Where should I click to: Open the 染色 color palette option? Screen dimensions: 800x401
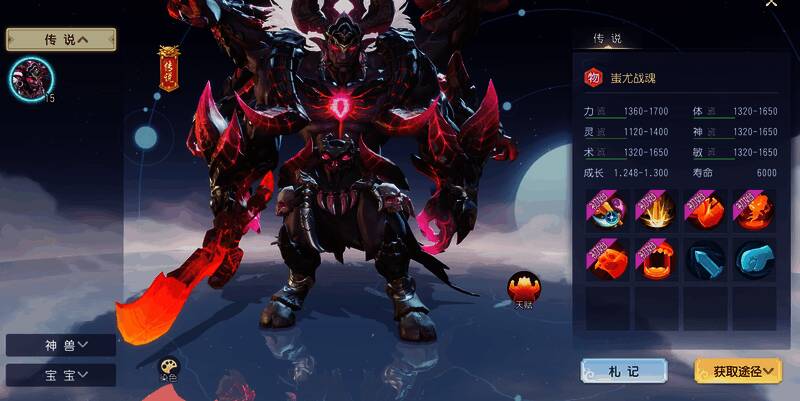coord(168,370)
